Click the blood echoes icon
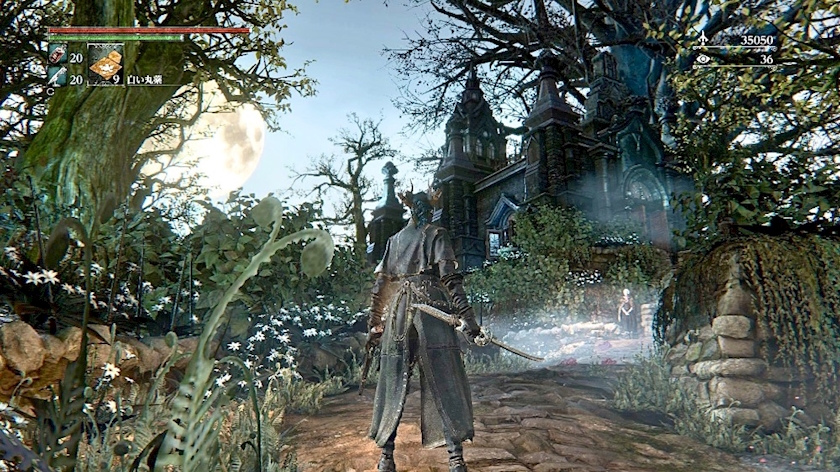This screenshot has width=840, height=472. 702,40
